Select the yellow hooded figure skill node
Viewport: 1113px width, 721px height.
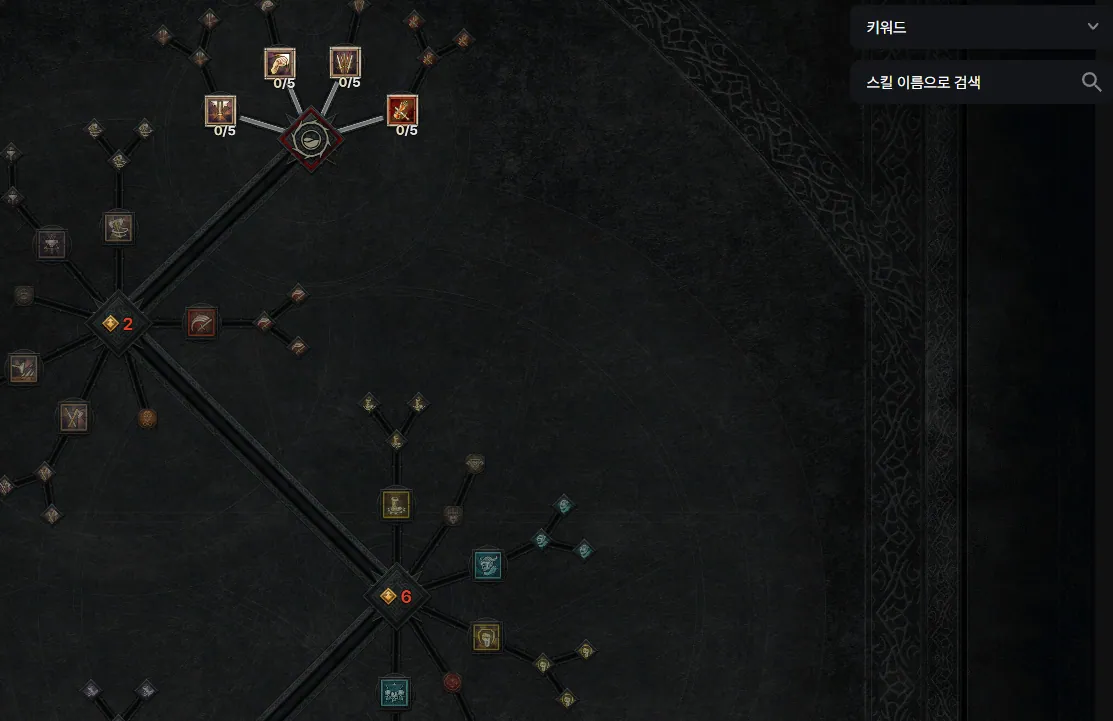click(486, 637)
